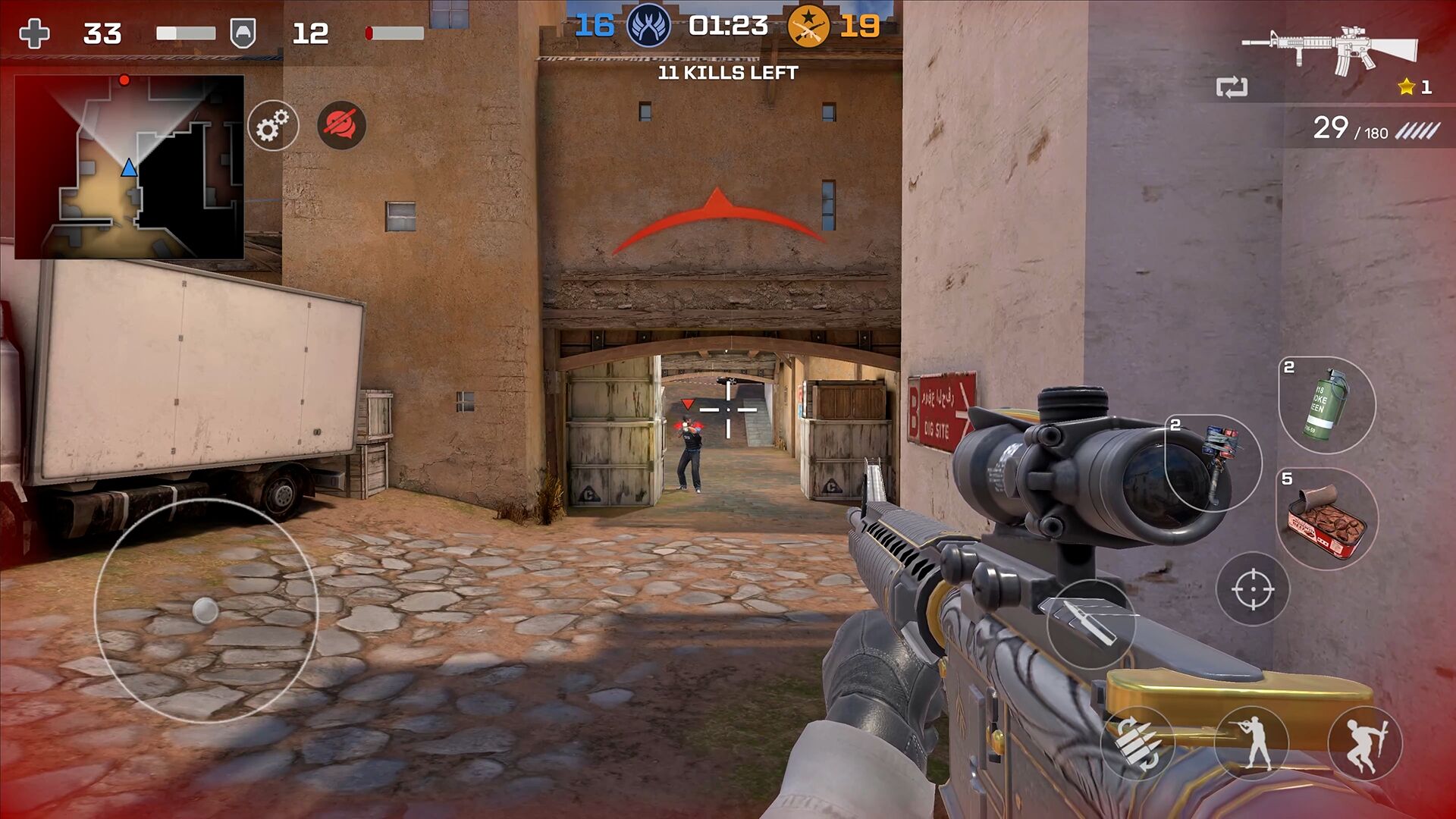Open the in-game settings gear
Viewport: 1456px width, 819px height.
pos(273,125)
